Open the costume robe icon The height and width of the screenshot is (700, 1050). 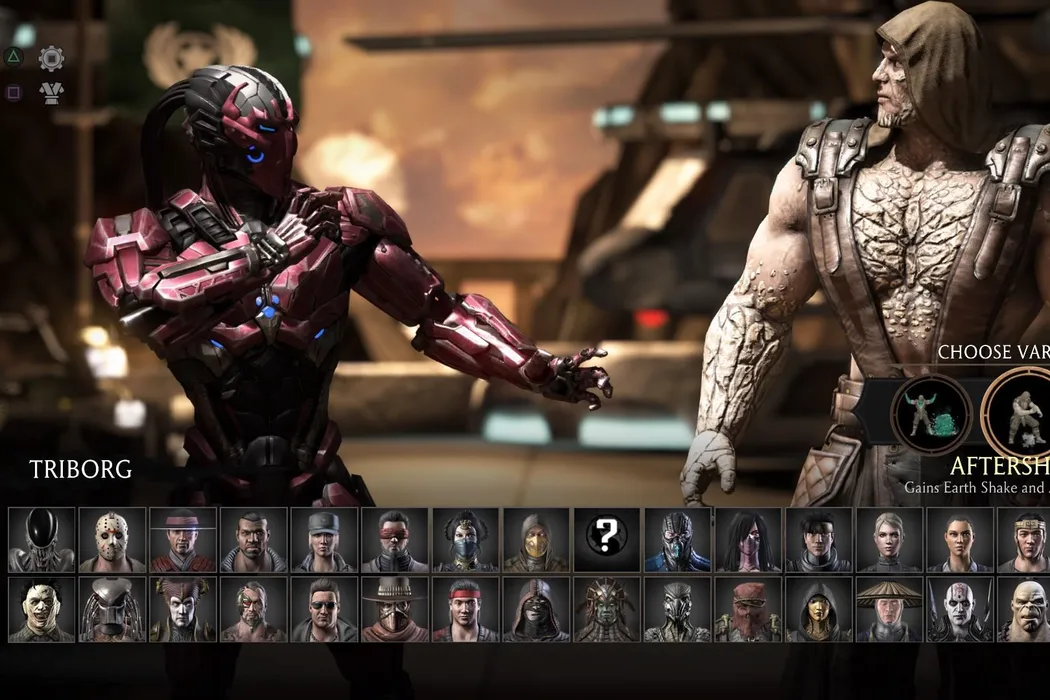pyautogui.click(x=51, y=93)
